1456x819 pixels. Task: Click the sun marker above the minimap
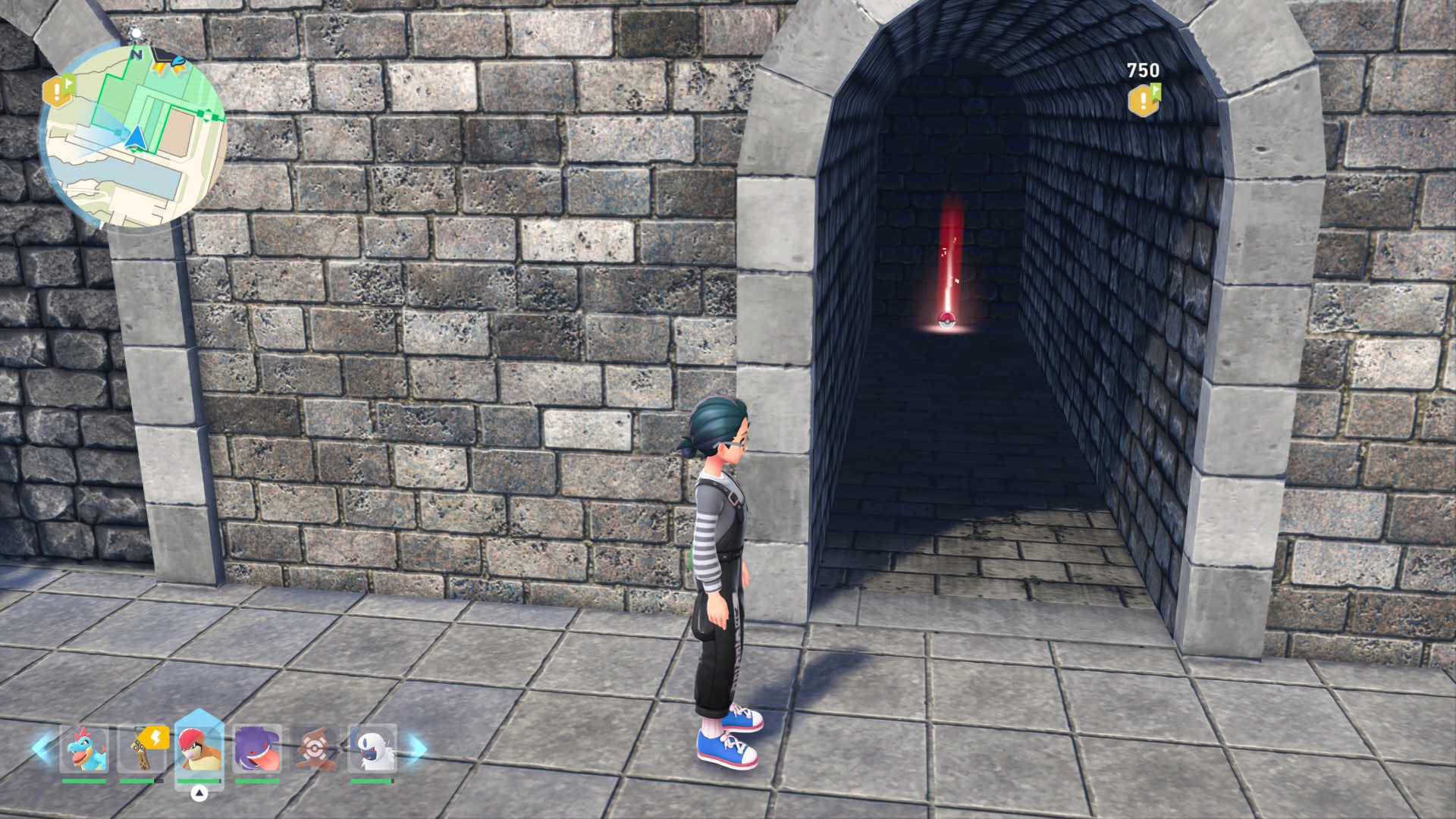[136, 33]
